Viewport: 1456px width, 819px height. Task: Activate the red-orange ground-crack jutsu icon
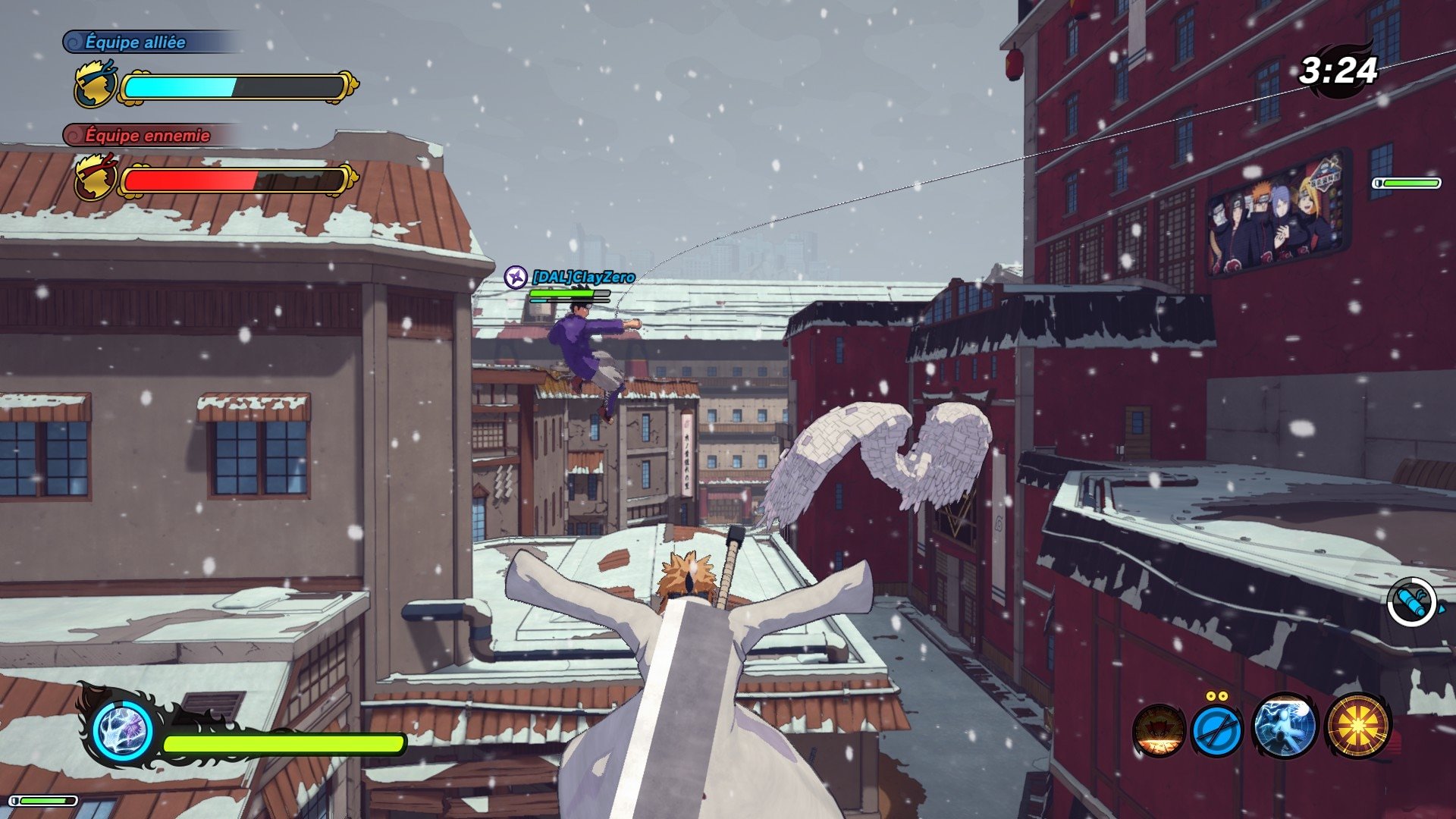point(1159,730)
